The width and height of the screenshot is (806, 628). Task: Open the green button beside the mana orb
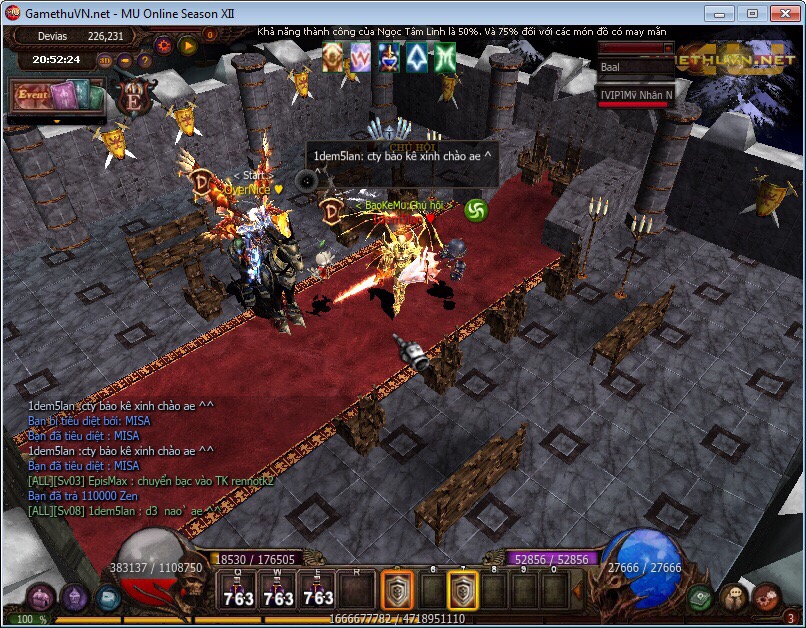pos(700,597)
